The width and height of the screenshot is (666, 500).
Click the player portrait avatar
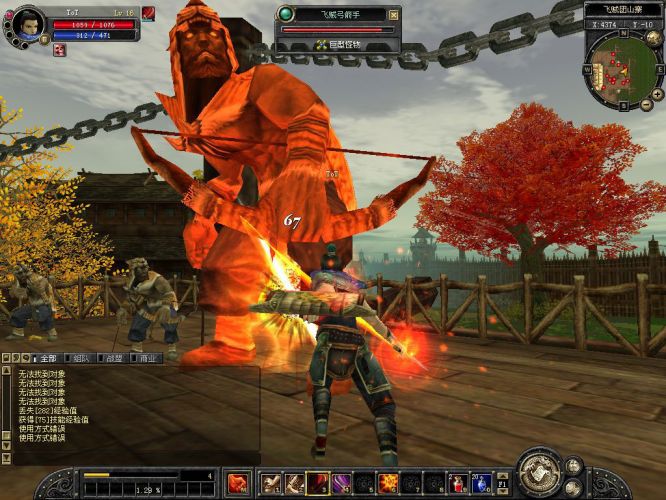coord(27,24)
